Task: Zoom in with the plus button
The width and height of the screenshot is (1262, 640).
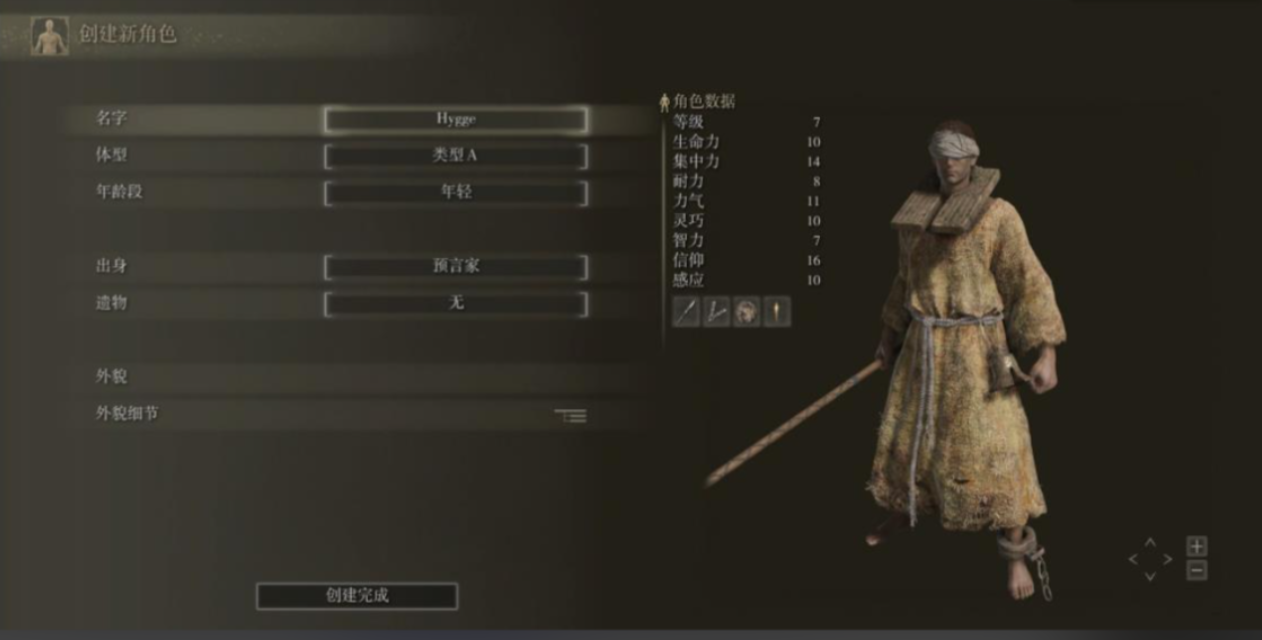Action: tap(1197, 546)
